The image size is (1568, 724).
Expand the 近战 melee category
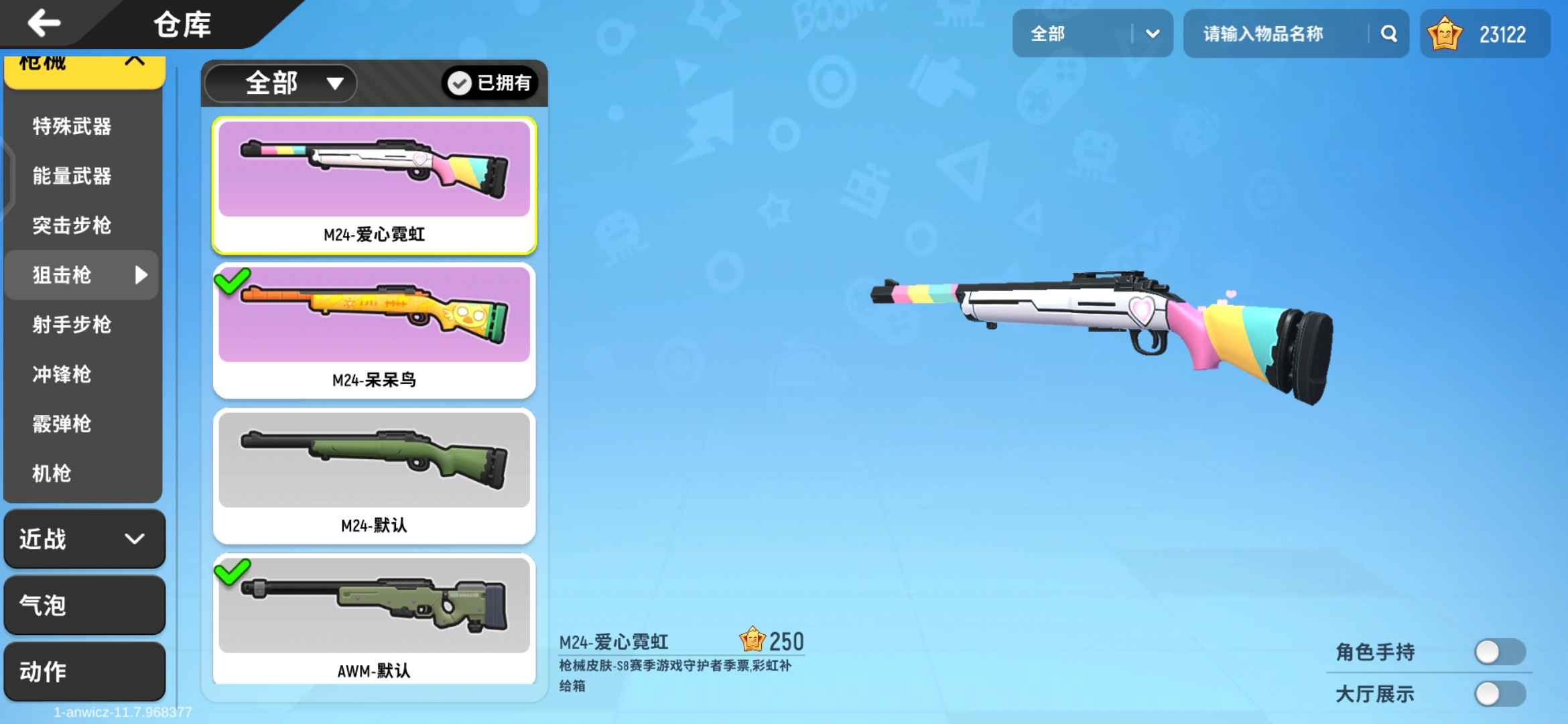[84, 540]
